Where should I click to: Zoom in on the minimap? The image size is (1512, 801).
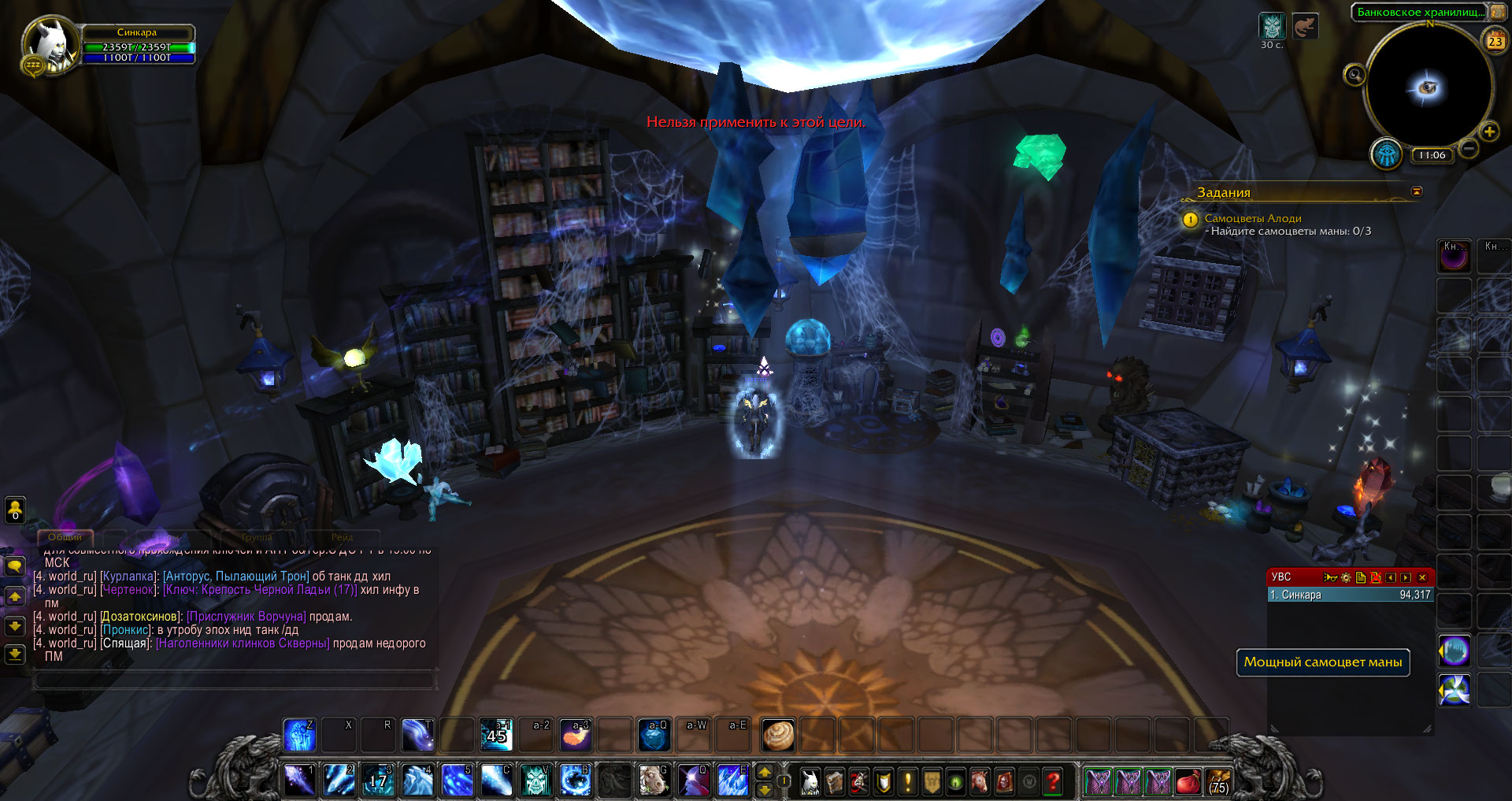pos(1488,132)
